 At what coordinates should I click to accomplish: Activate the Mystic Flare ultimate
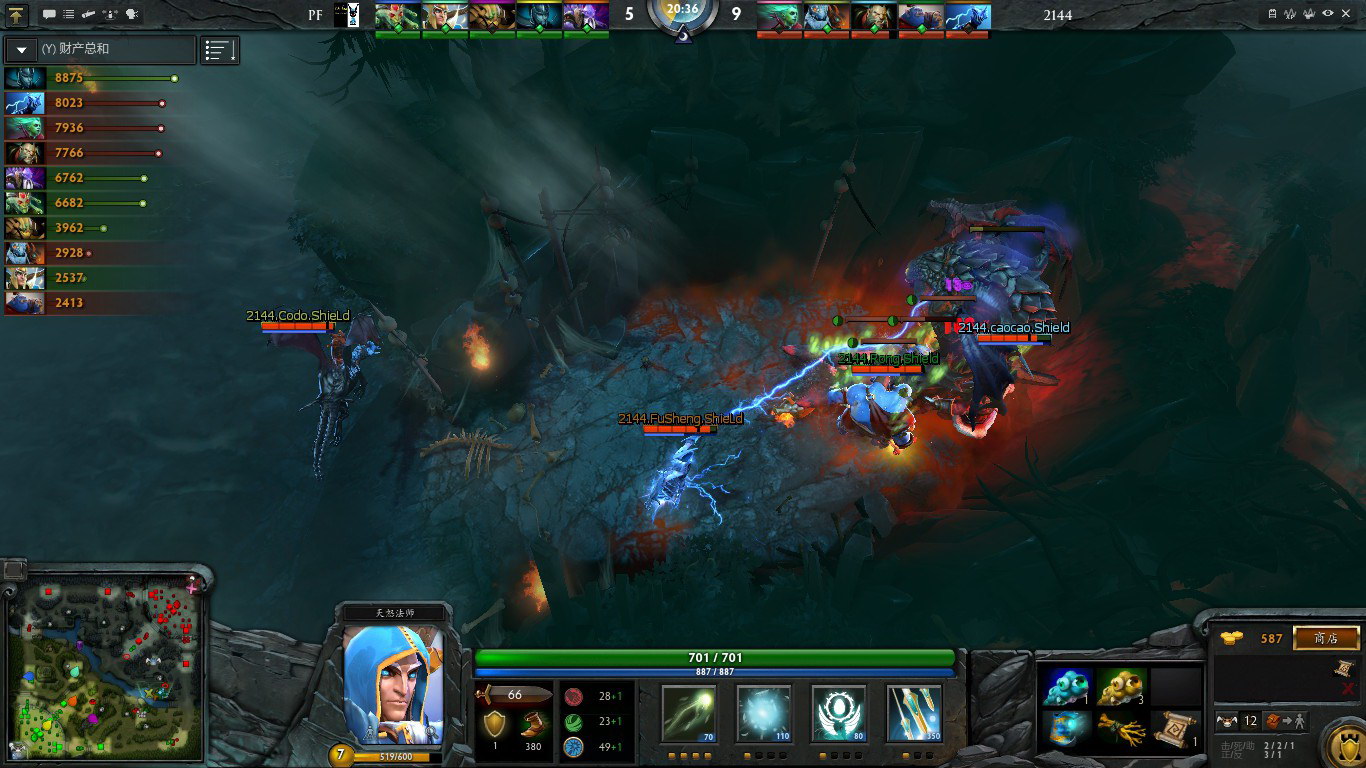point(913,713)
